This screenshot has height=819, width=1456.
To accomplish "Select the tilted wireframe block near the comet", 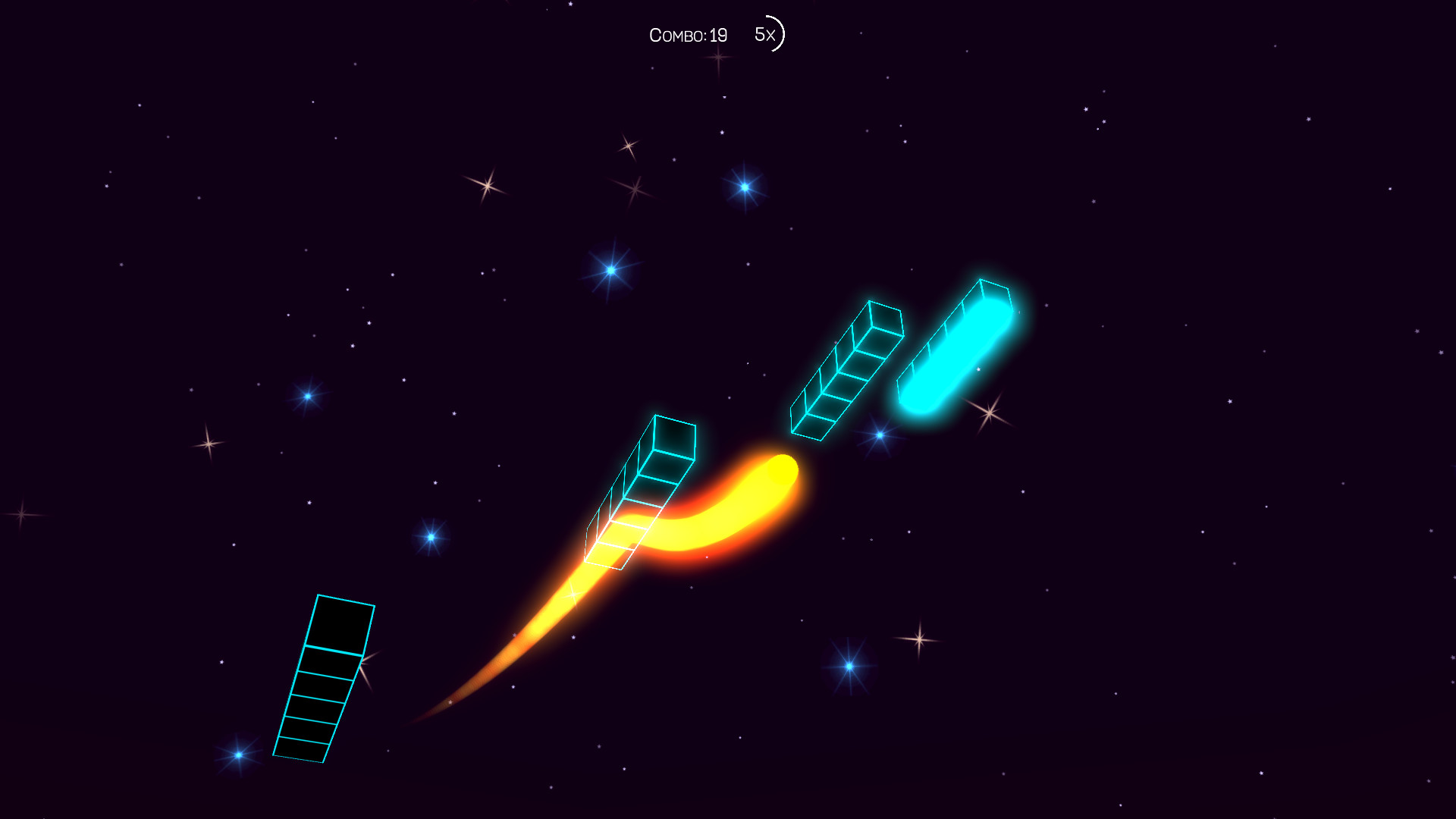I will (x=641, y=493).
